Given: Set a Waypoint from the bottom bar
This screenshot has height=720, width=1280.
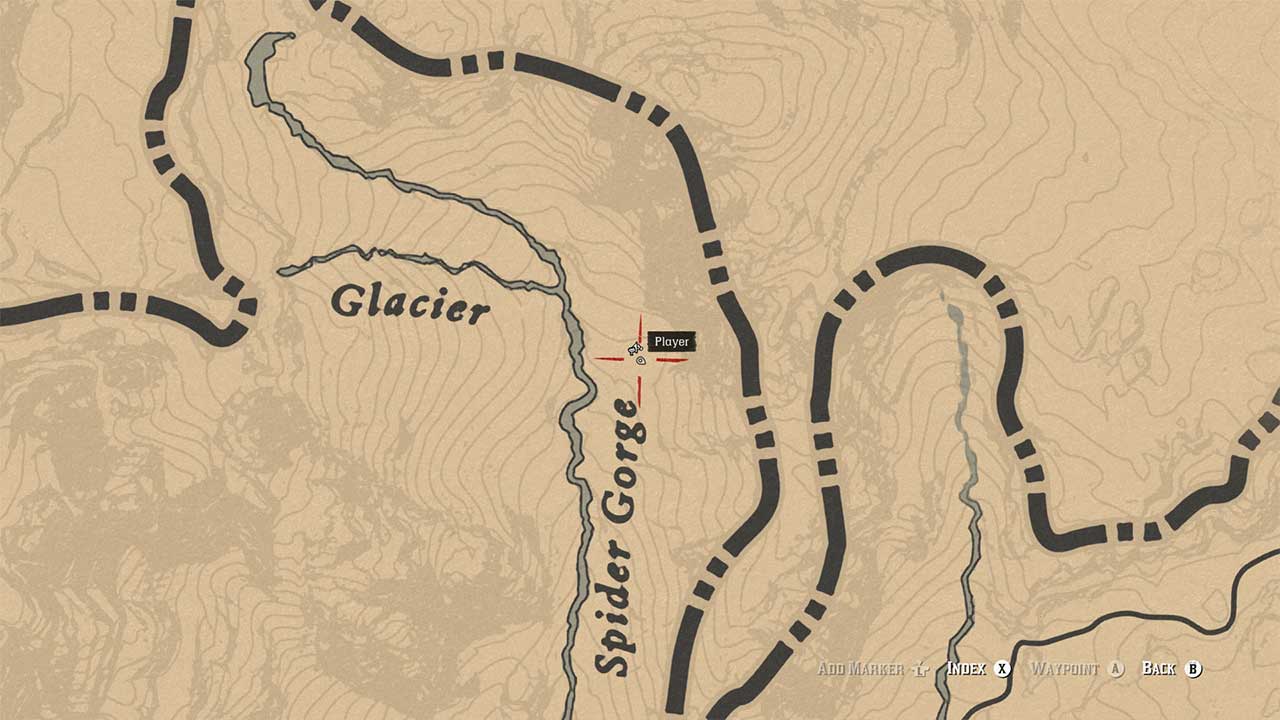Looking at the screenshot, I should pyautogui.click(x=1064, y=669).
